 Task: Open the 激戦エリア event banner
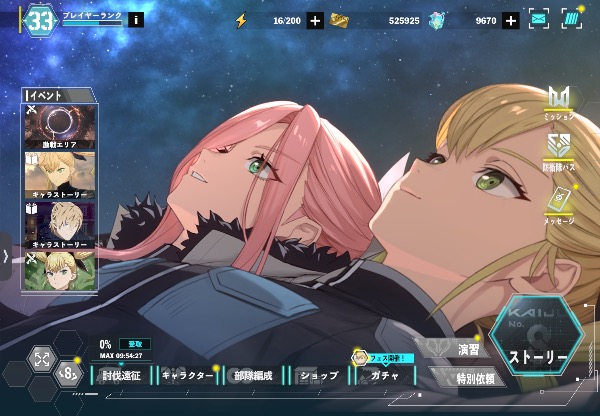pyautogui.click(x=60, y=127)
